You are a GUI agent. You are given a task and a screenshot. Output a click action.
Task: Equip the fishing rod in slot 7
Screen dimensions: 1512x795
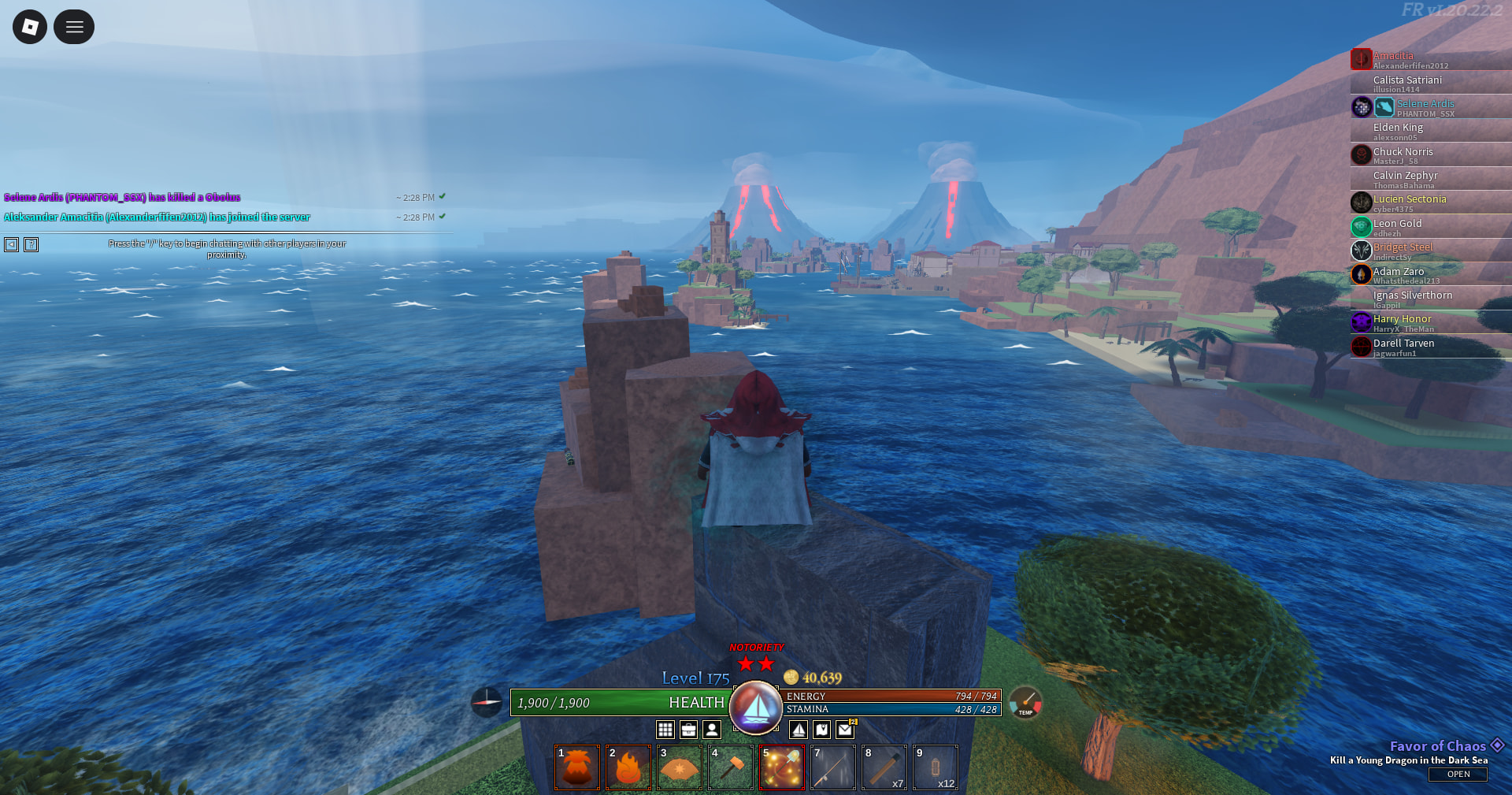click(x=833, y=767)
